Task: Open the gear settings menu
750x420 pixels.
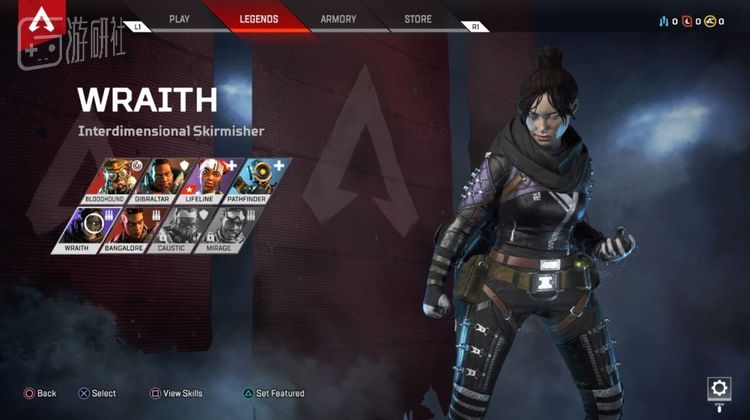Action: coord(719,388)
